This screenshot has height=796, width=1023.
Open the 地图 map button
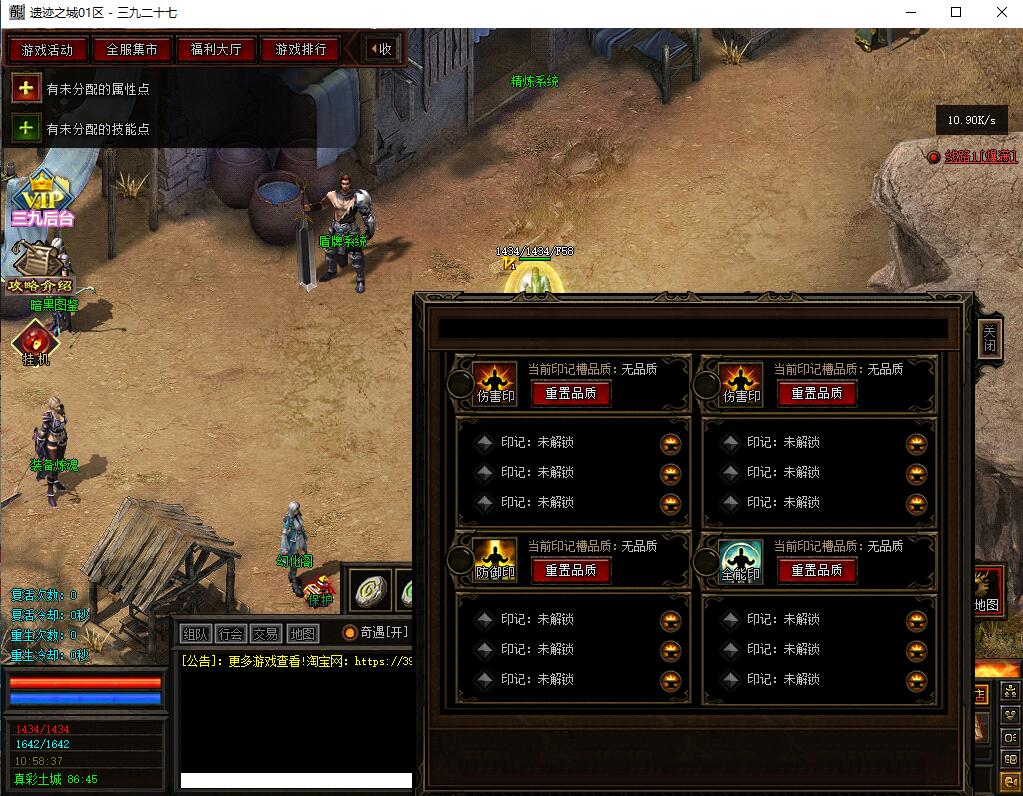(x=302, y=633)
